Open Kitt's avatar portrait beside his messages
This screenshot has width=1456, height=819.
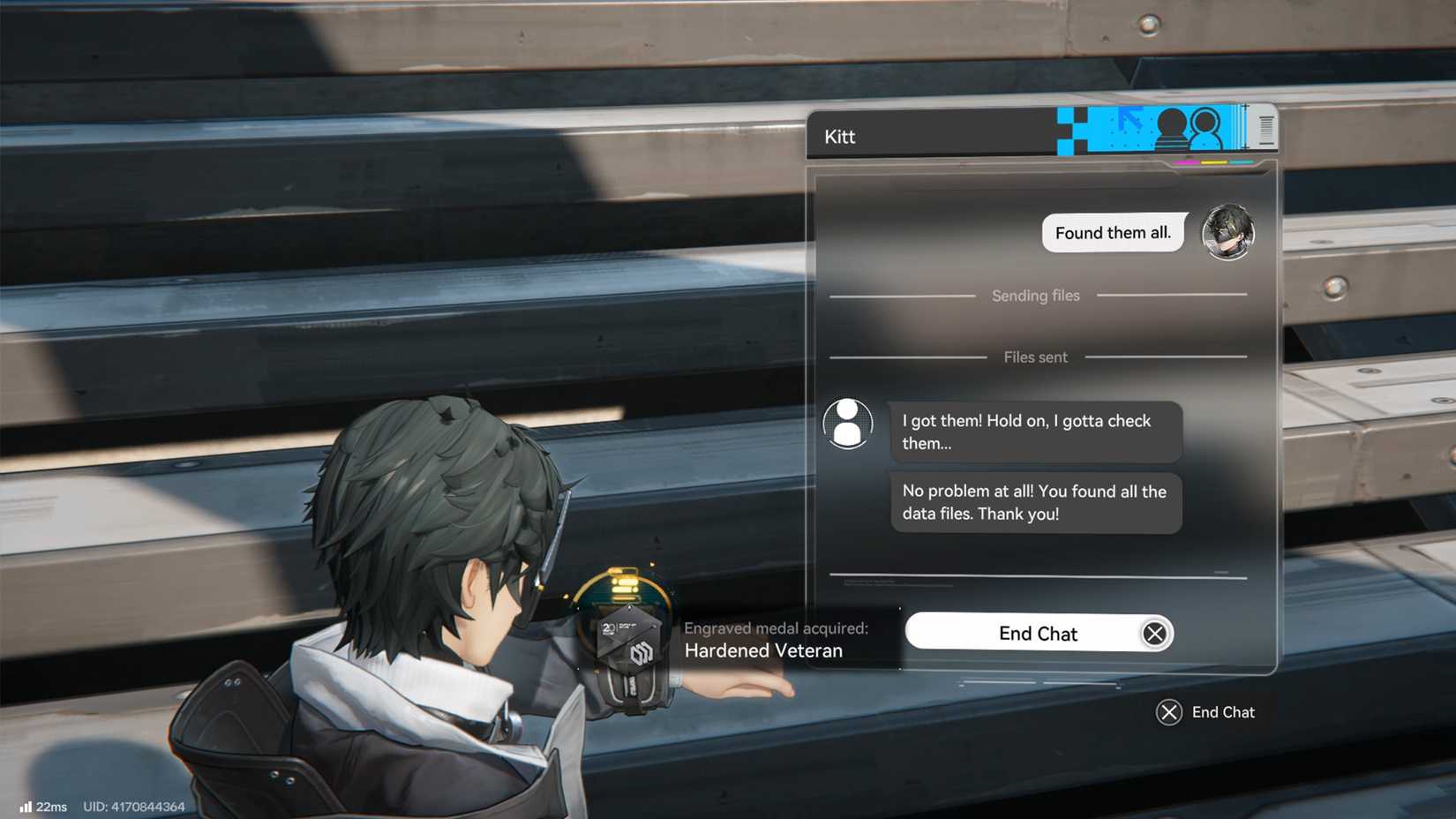point(847,424)
